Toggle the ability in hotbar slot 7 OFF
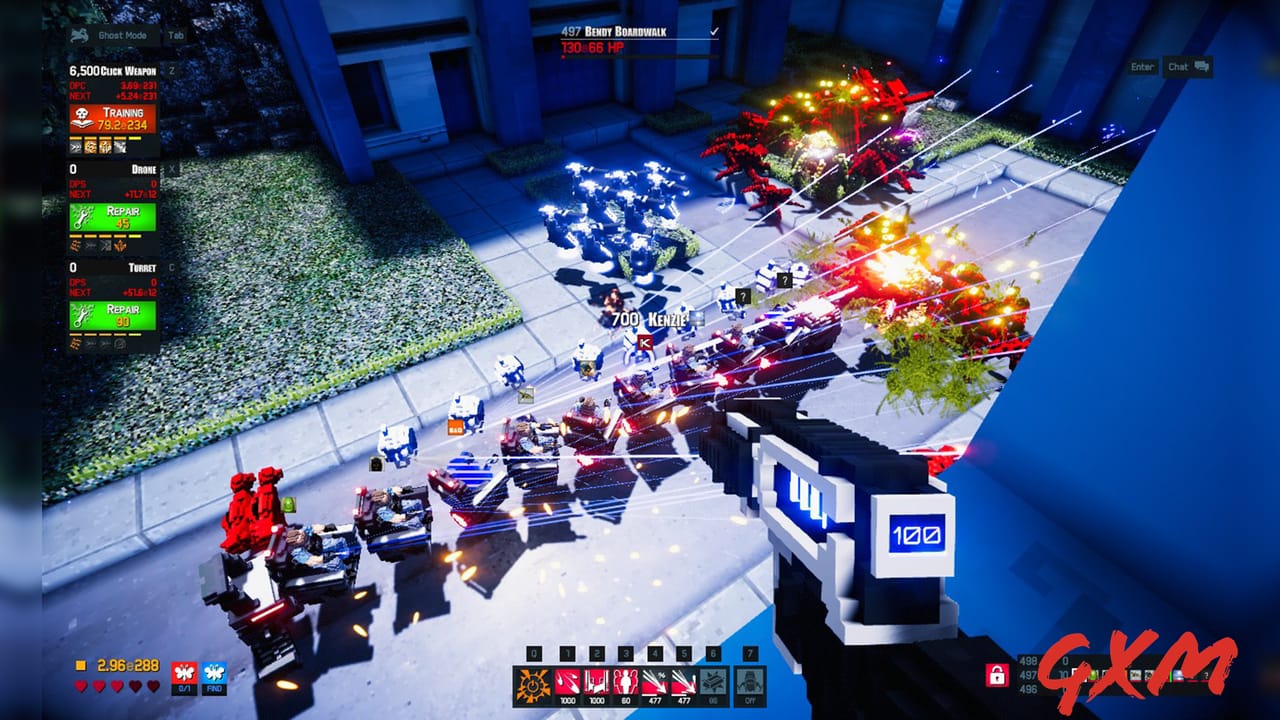The height and width of the screenshot is (720, 1280). (x=748, y=684)
